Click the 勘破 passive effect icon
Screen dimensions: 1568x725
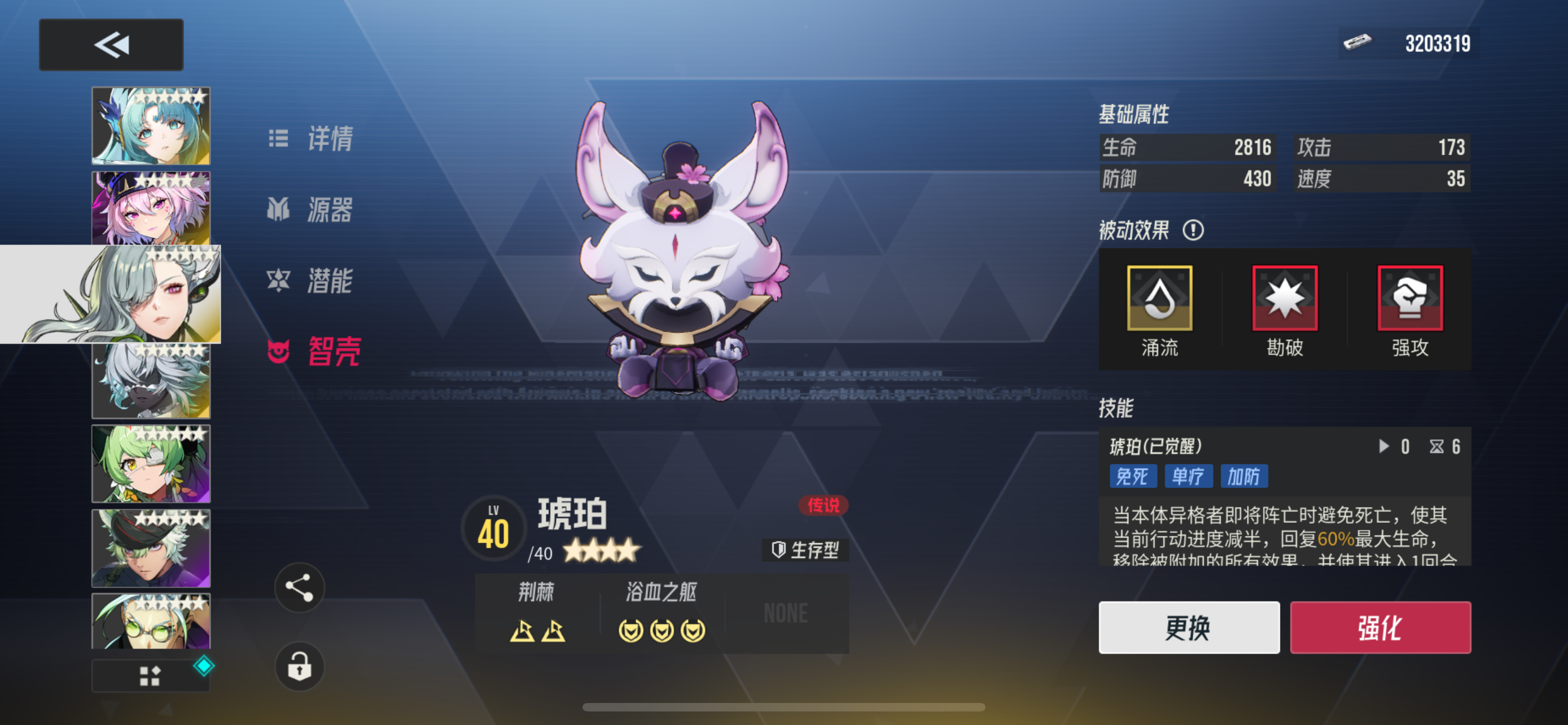point(1284,298)
